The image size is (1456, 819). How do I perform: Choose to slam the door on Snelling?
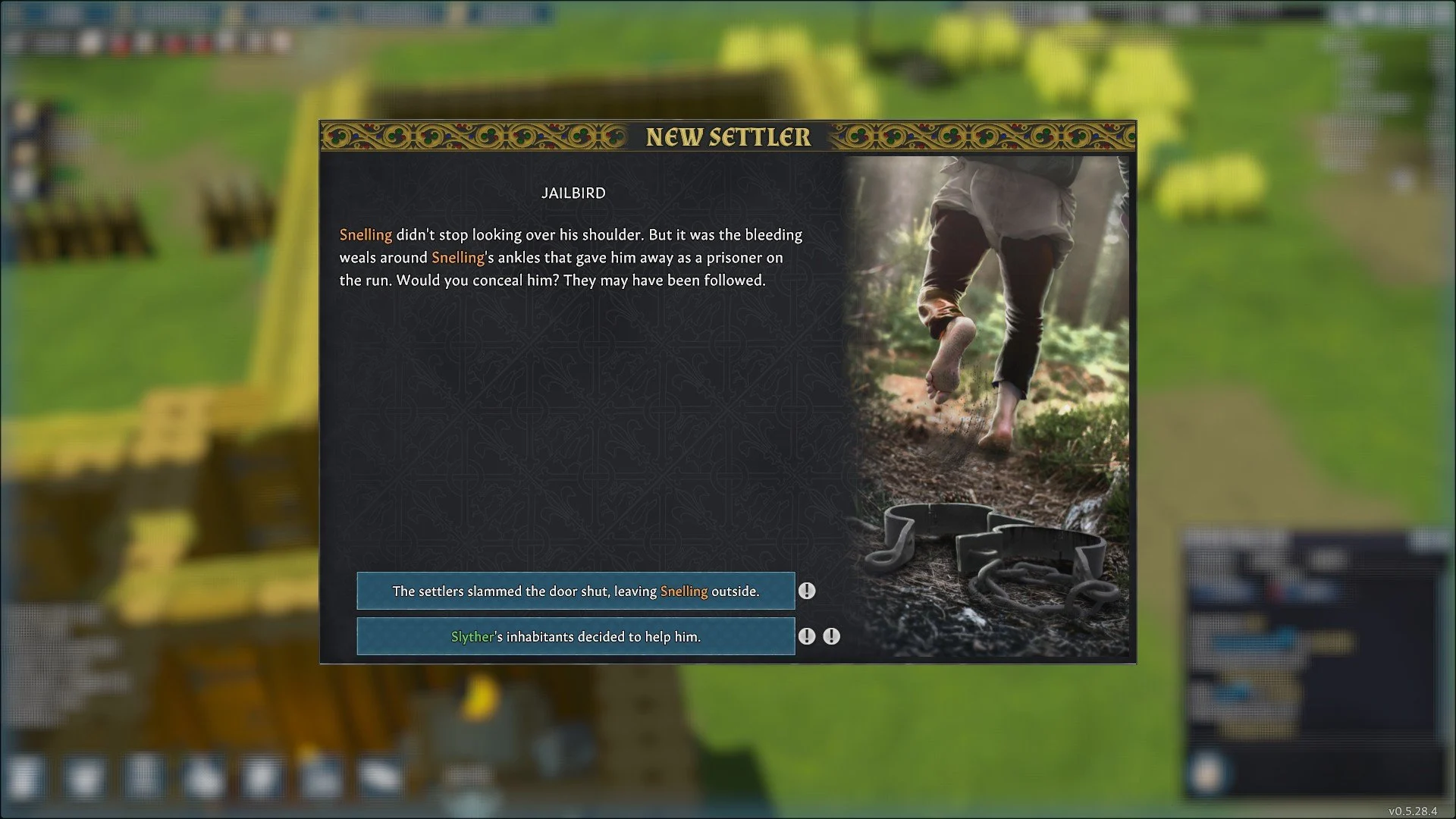coord(576,591)
